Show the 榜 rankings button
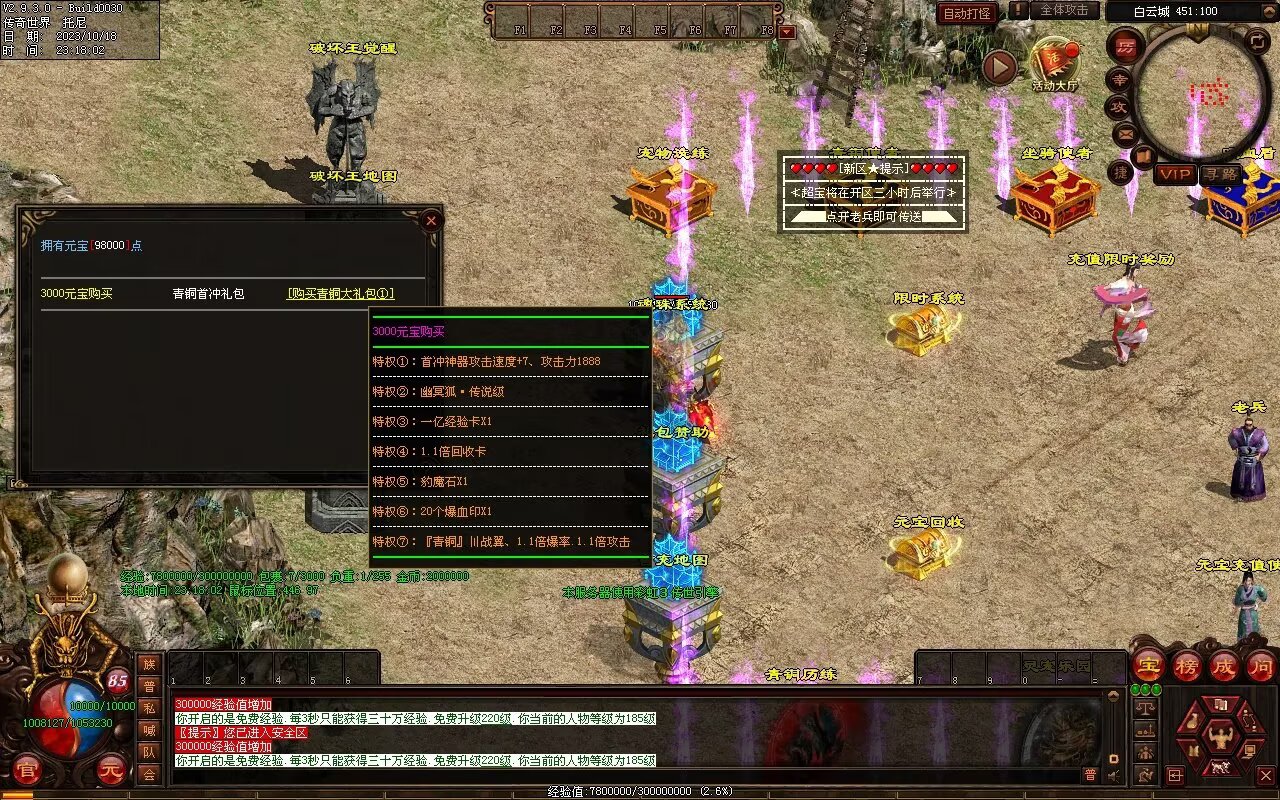The height and width of the screenshot is (800, 1280). [1187, 665]
